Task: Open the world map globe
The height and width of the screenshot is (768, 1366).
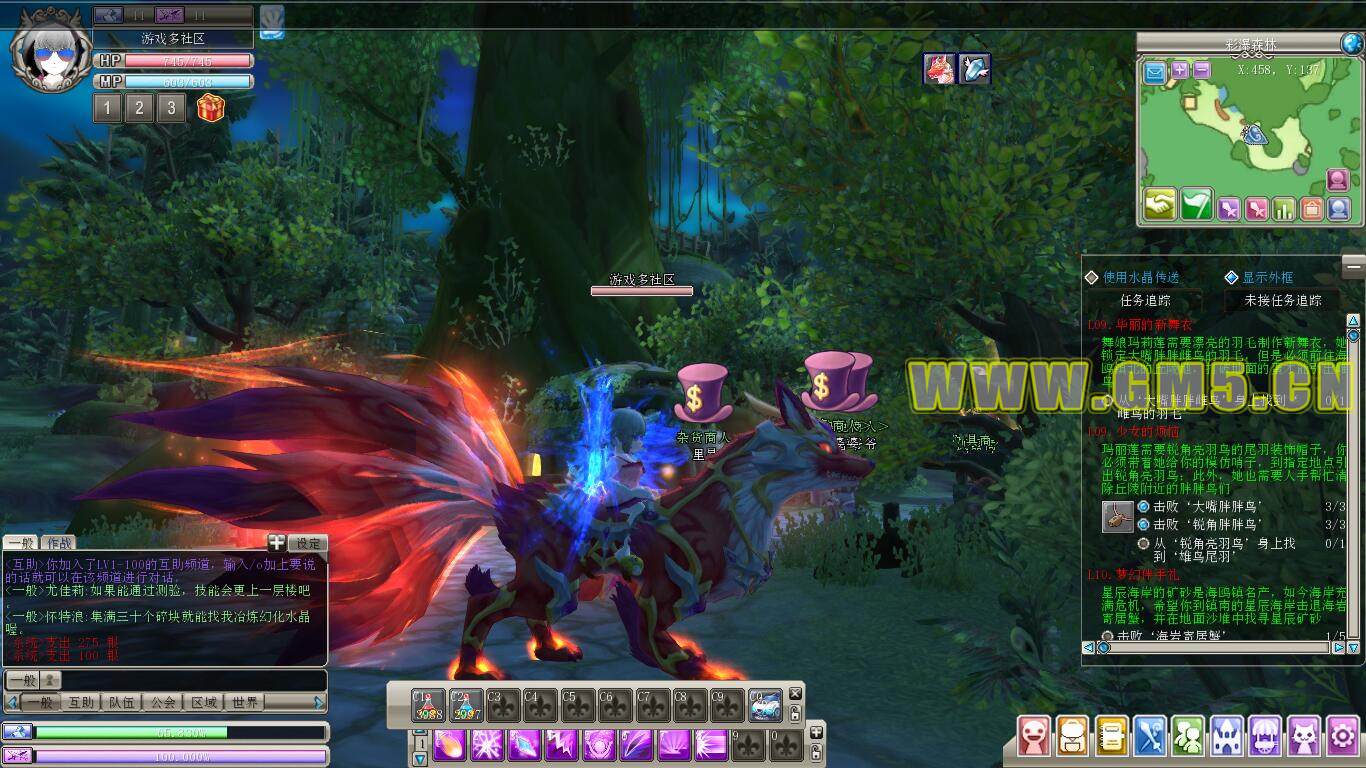Action: pos(1352,43)
